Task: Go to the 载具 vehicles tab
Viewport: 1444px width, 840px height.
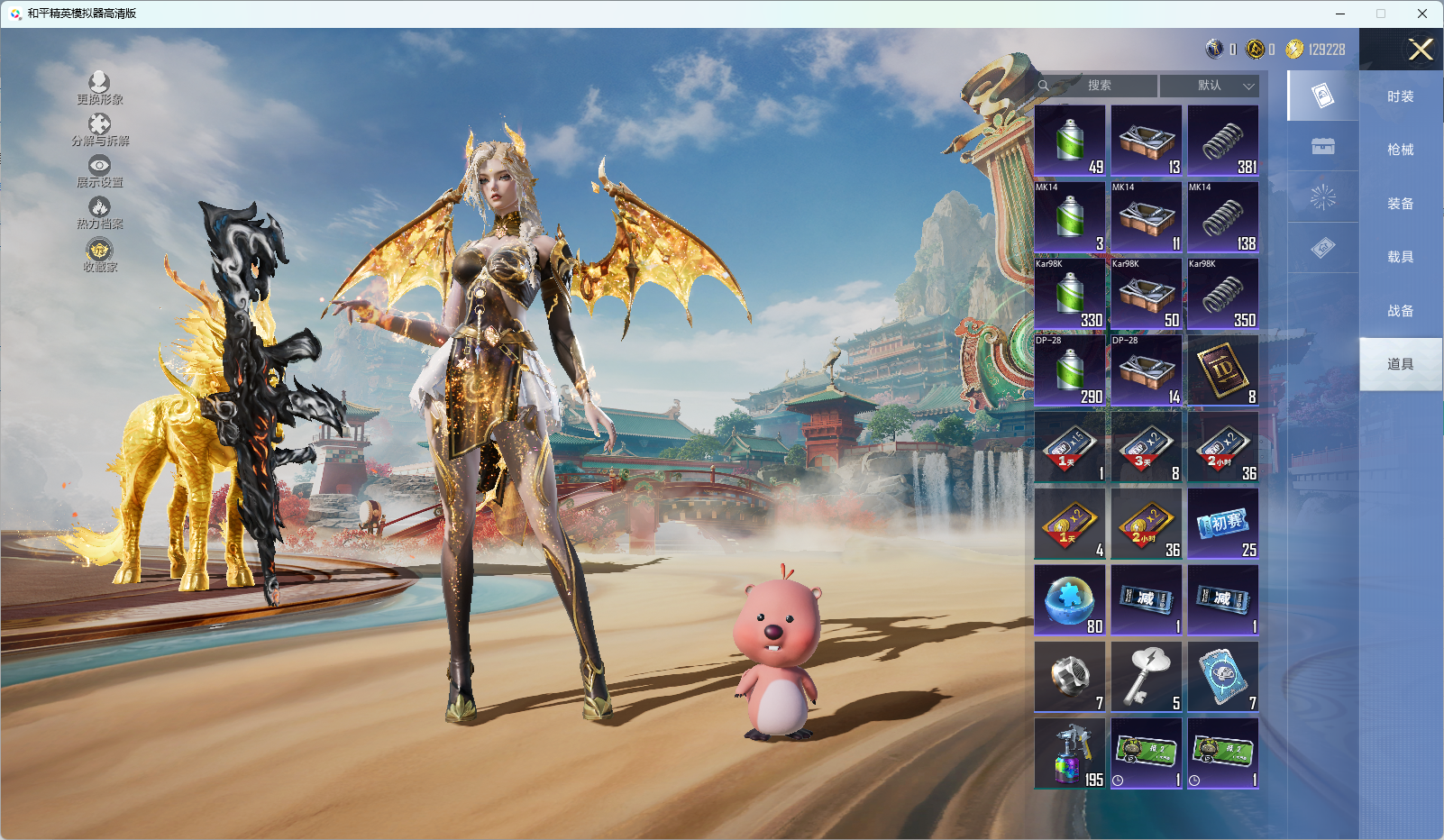Action: tap(1400, 257)
